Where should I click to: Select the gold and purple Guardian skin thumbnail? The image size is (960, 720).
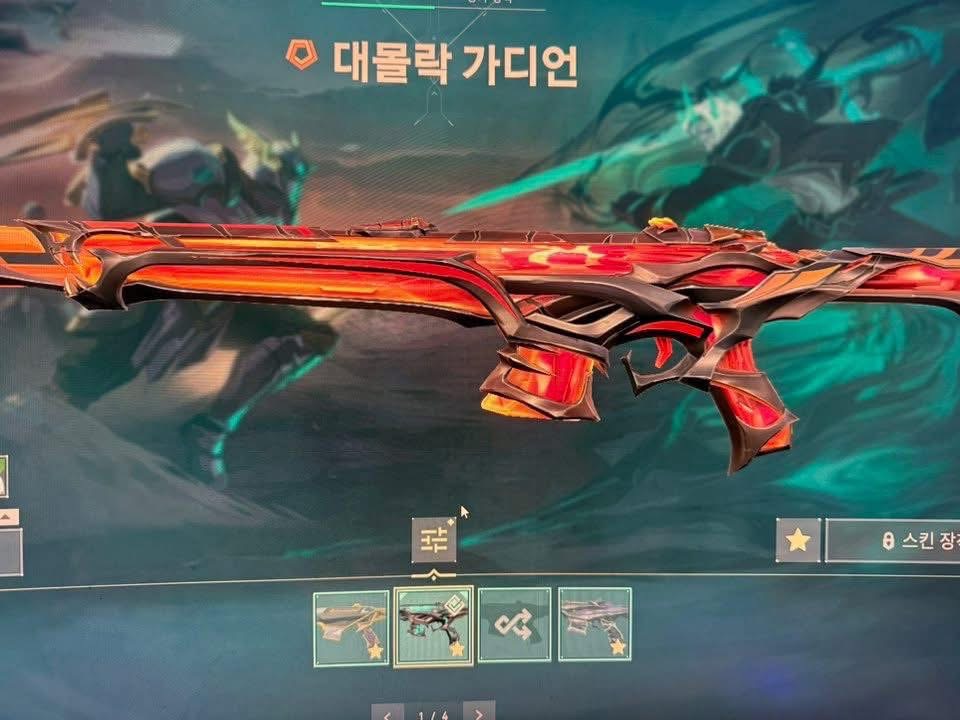351,627
